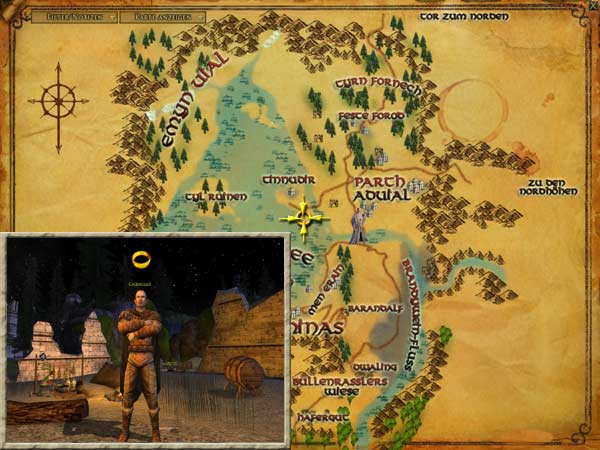Select the Tor zum Norden map link
Image resolution: width=600 pixels, height=450 pixels.
tap(463, 16)
